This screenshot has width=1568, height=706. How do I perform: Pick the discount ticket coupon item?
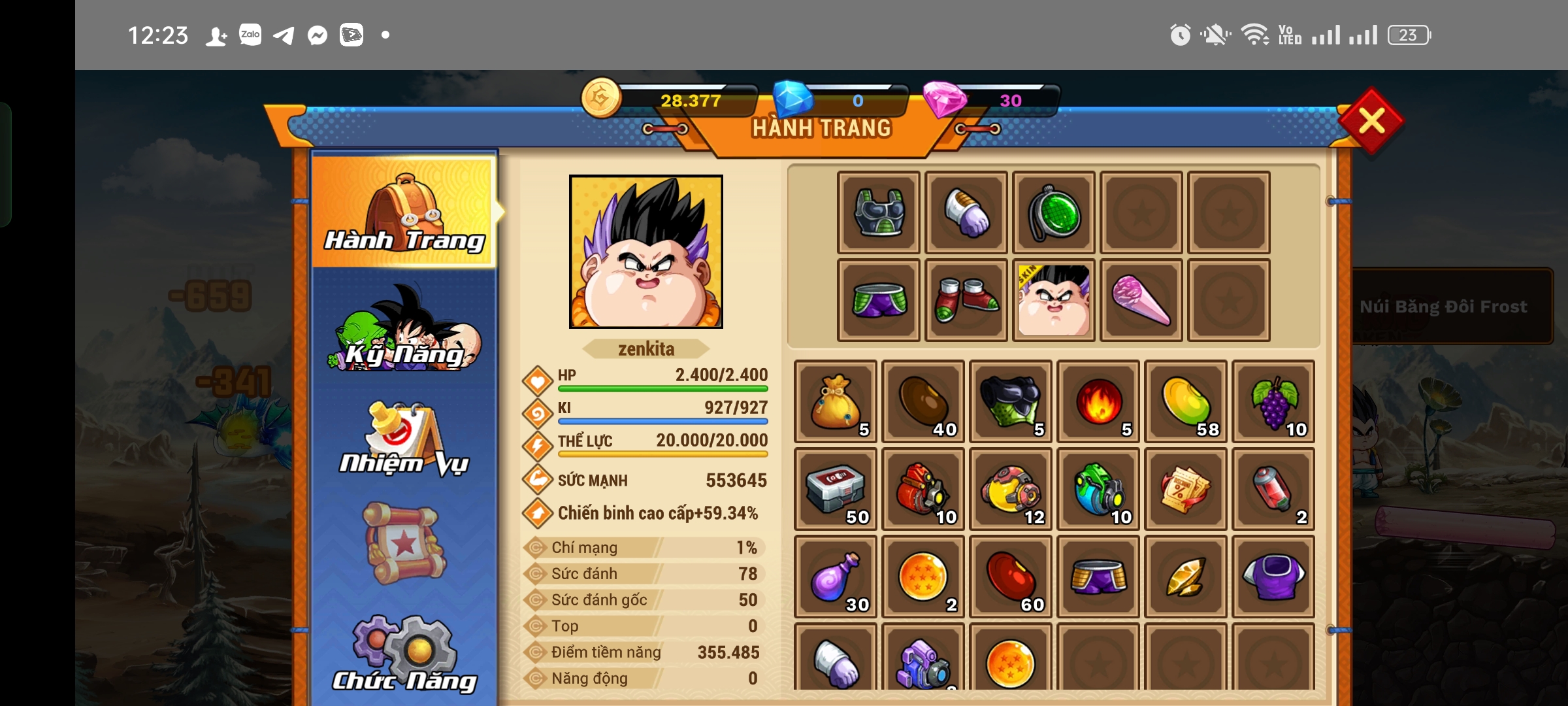click(1186, 489)
